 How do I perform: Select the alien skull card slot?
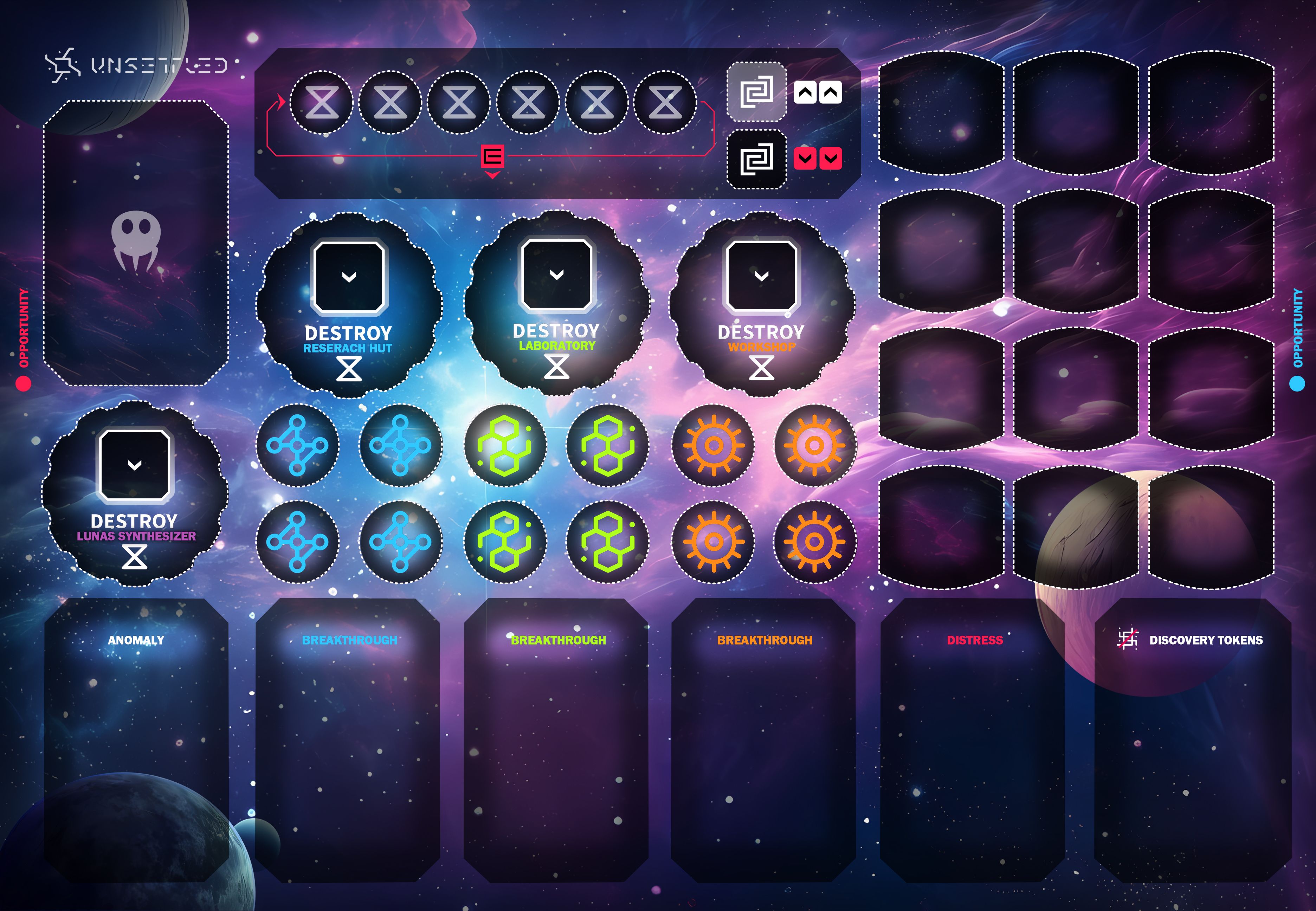(x=136, y=243)
